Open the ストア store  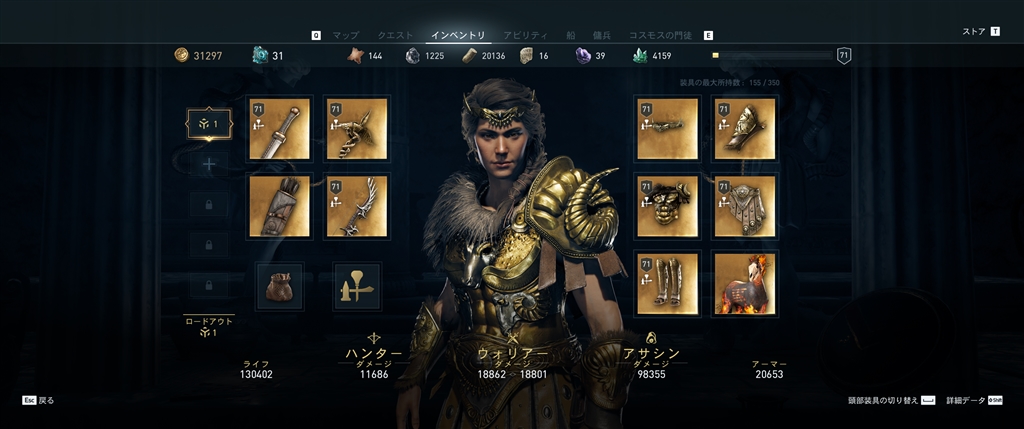point(974,32)
